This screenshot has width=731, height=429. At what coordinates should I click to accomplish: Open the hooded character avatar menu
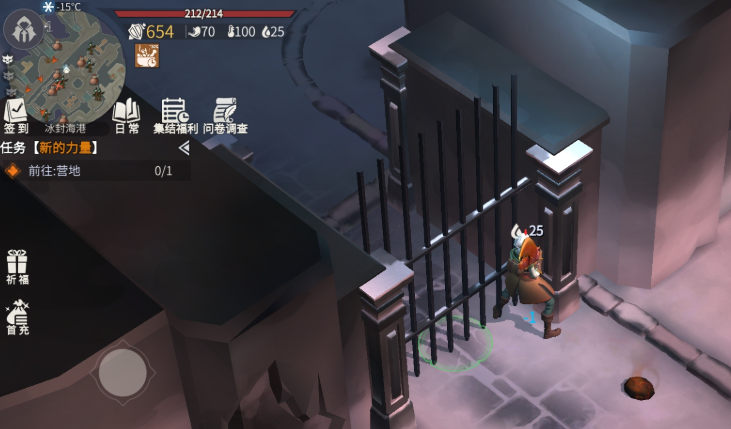[x=22, y=29]
